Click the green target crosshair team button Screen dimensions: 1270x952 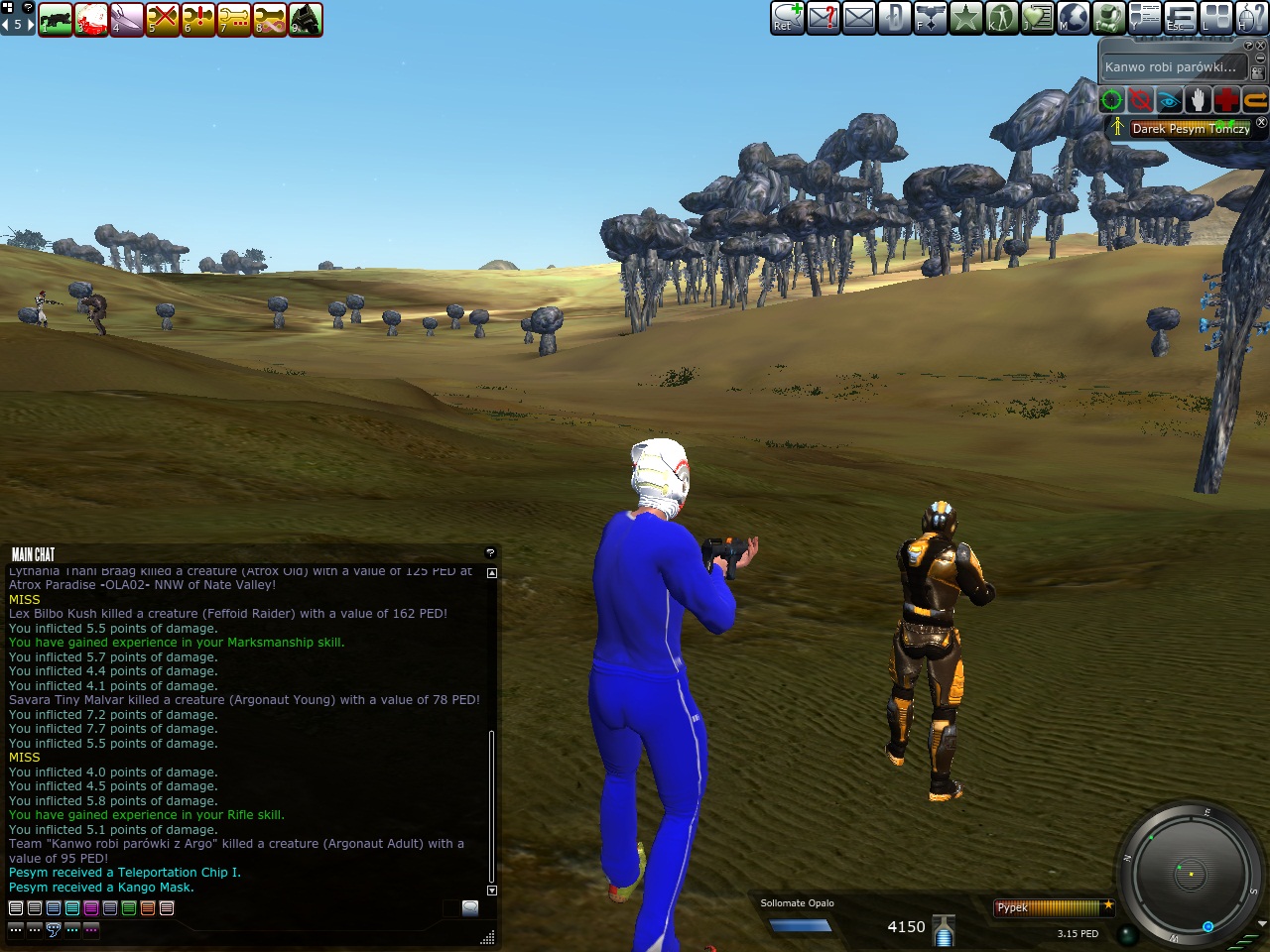coord(1111,100)
